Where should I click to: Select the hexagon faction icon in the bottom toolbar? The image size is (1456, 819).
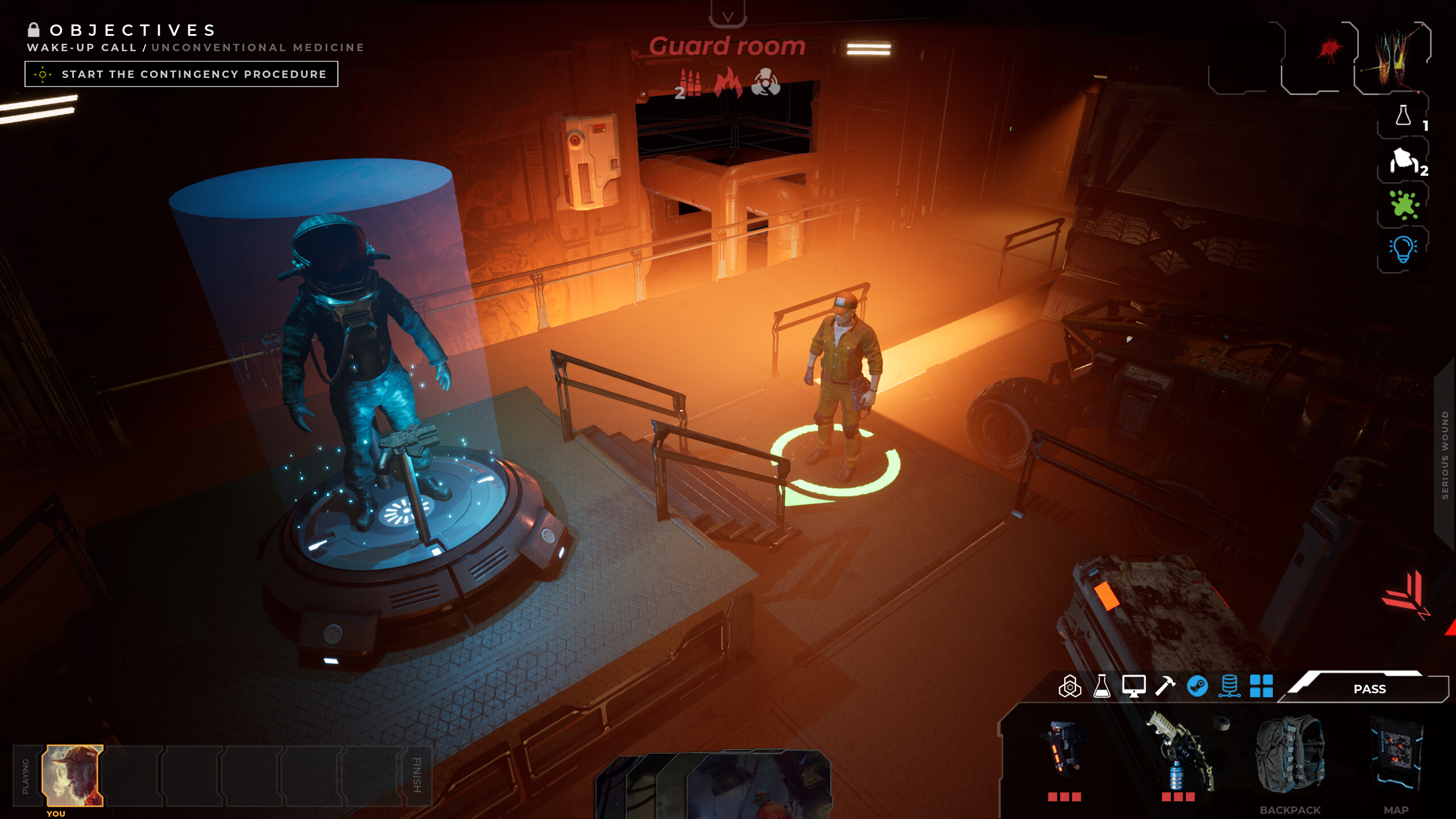point(1071,687)
